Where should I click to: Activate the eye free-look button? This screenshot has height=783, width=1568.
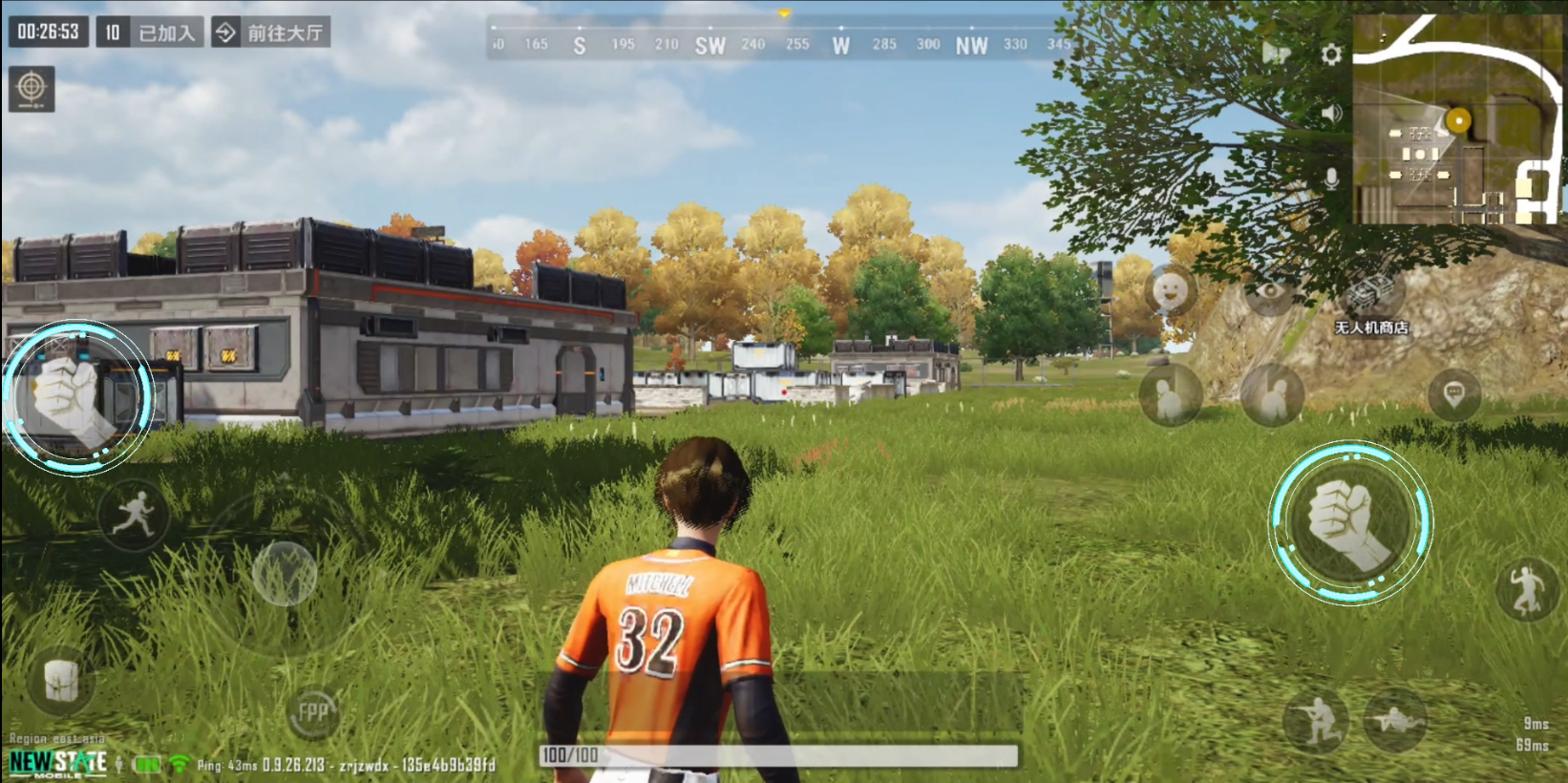pos(1269,291)
